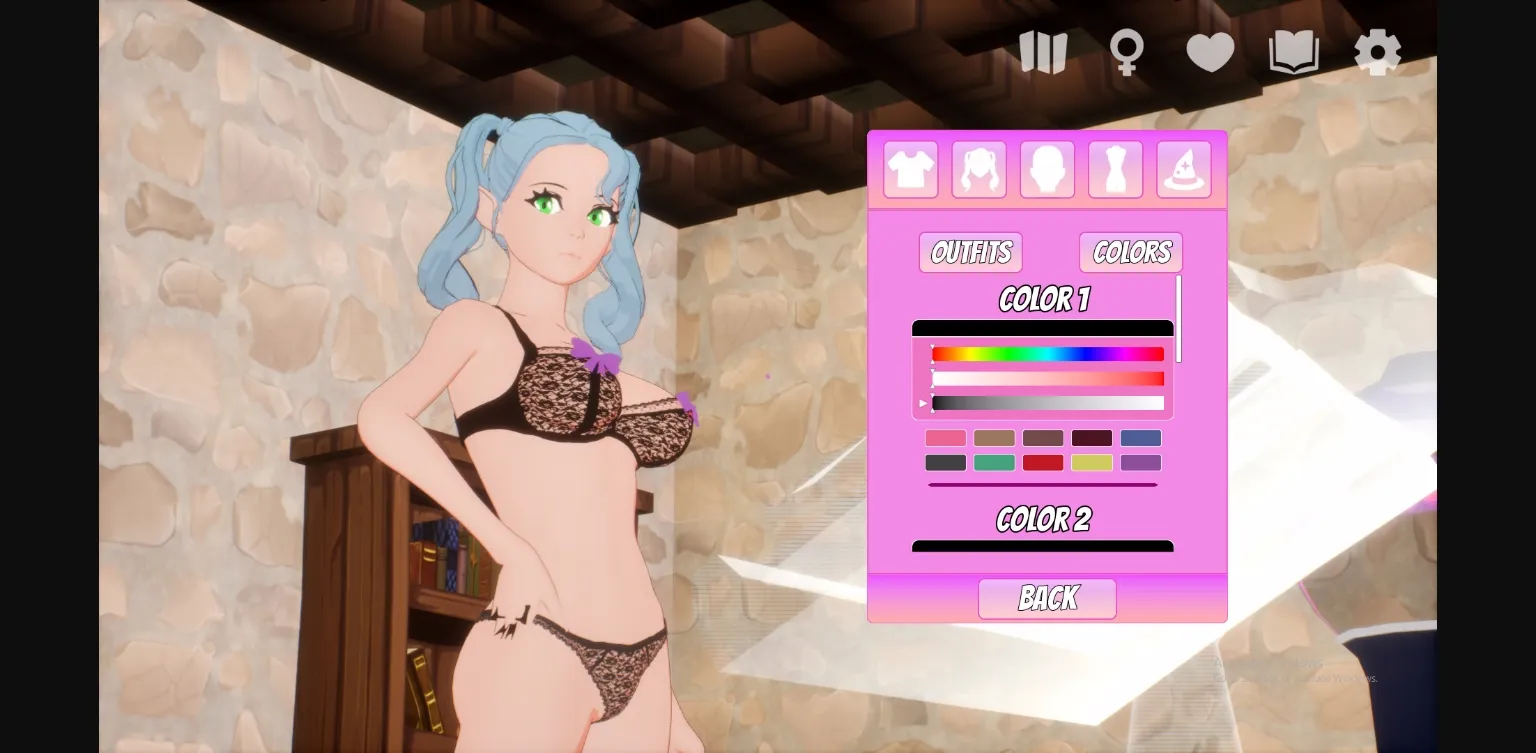
Task: Select the pink preset color swatch
Action: click(x=945, y=438)
